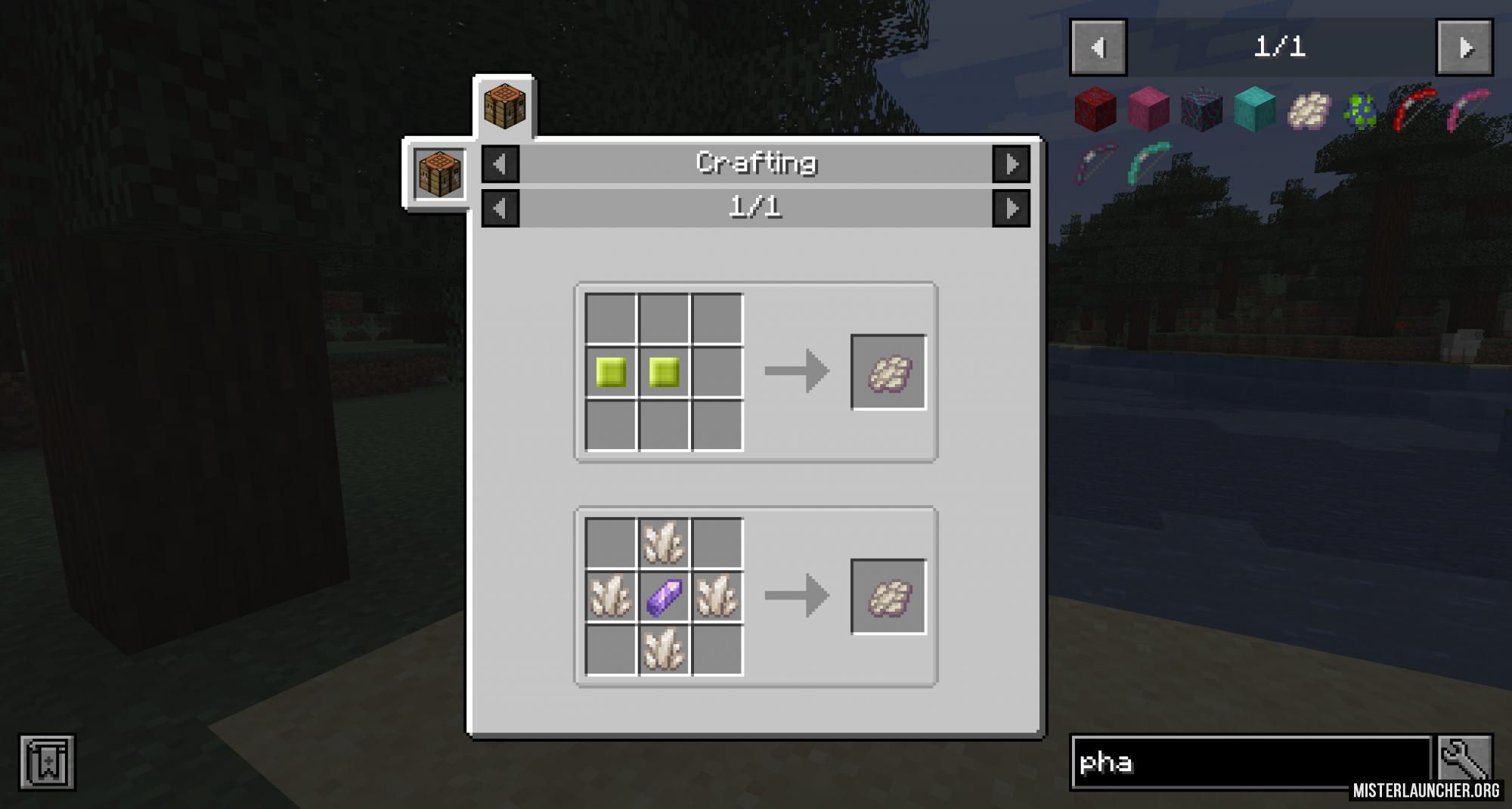Click the left arrow of the top-right page navigation
The image size is (1512, 809).
[1098, 47]
